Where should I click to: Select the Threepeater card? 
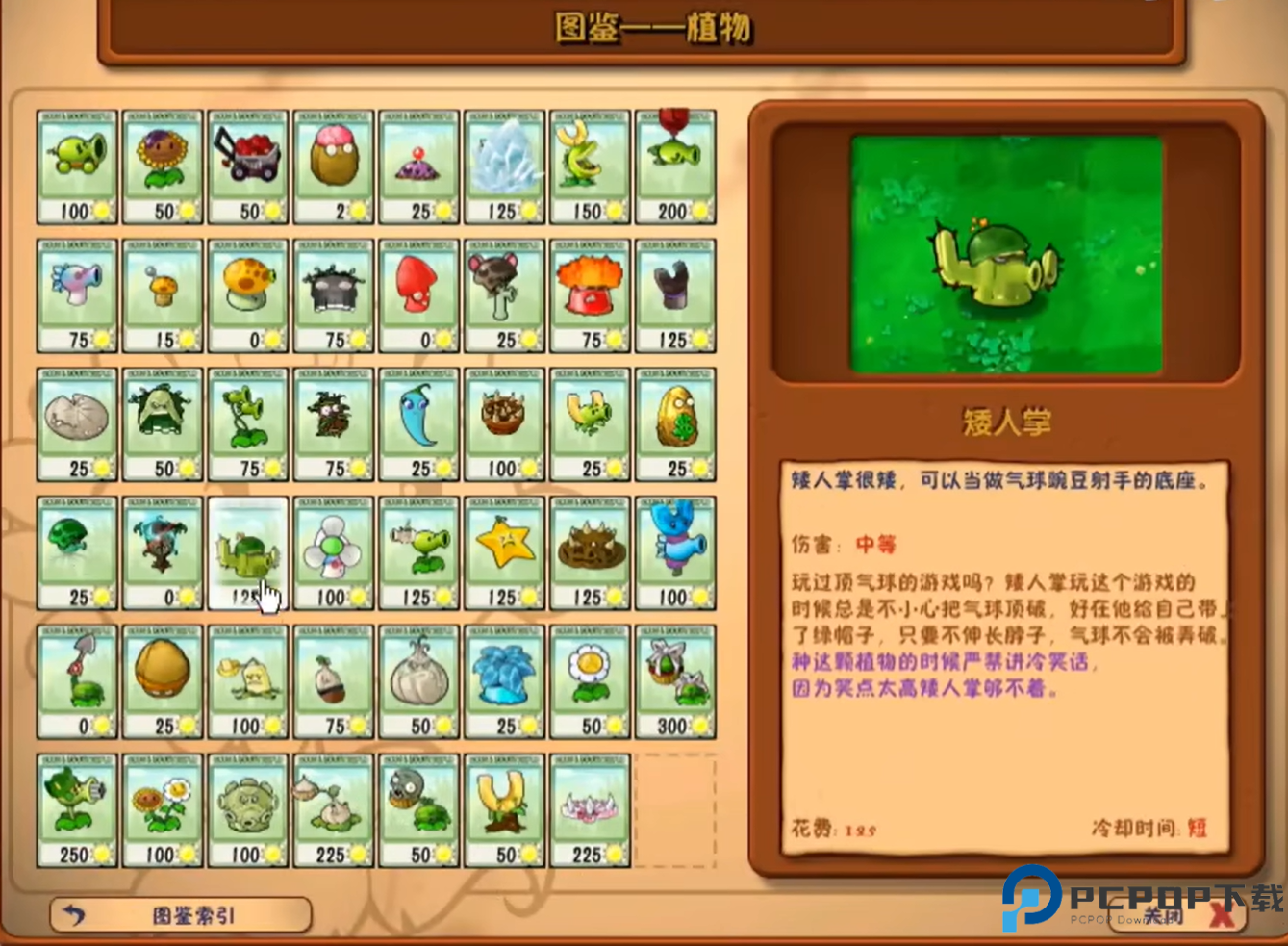coord(247,423)
